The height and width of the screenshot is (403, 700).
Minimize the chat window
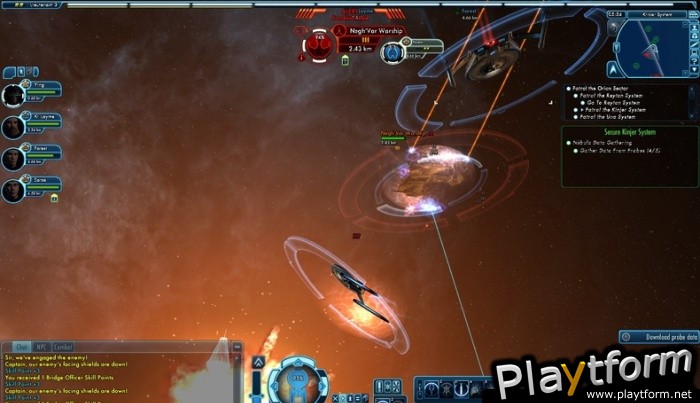(237, 347)
